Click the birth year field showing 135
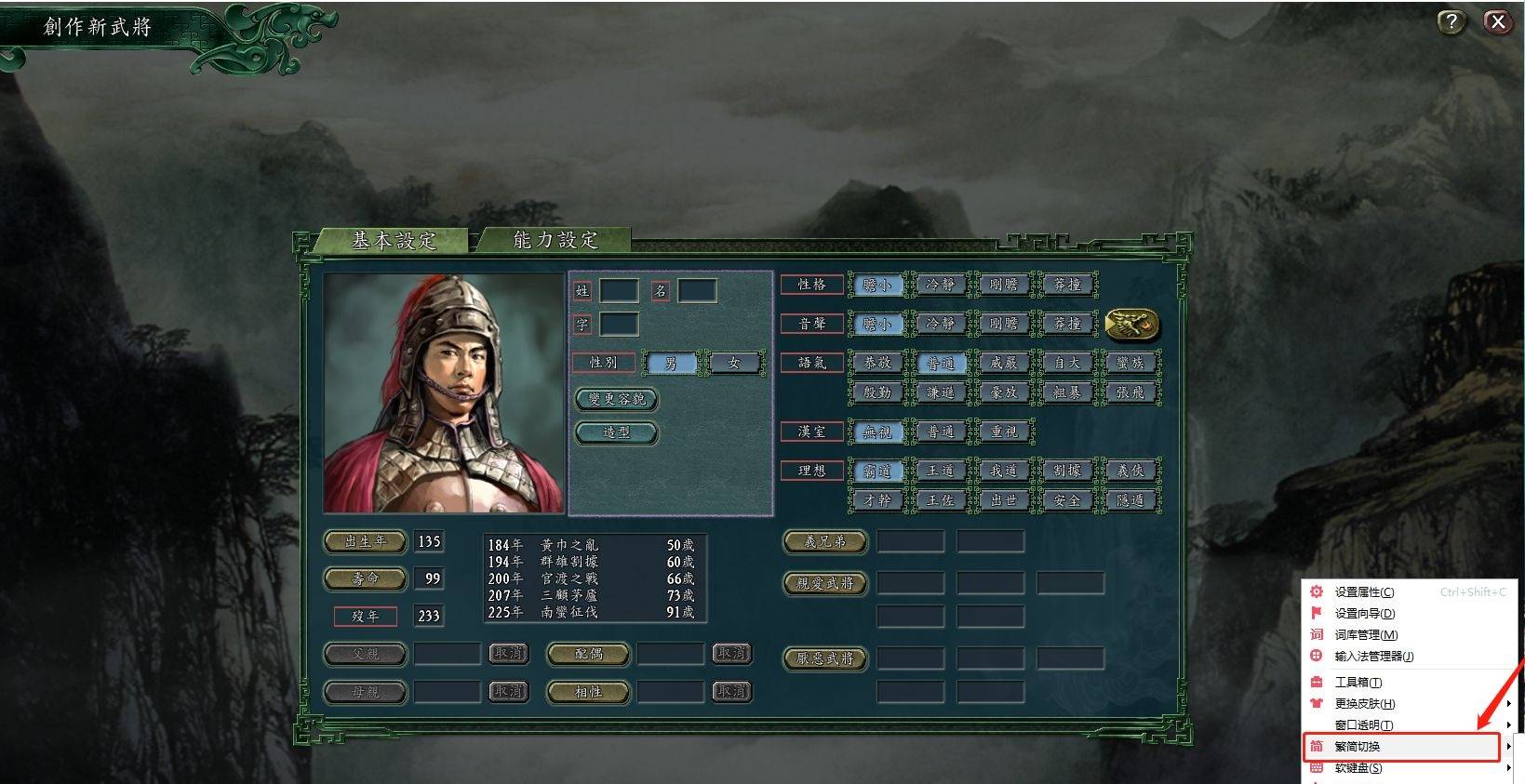 point(429,541)
